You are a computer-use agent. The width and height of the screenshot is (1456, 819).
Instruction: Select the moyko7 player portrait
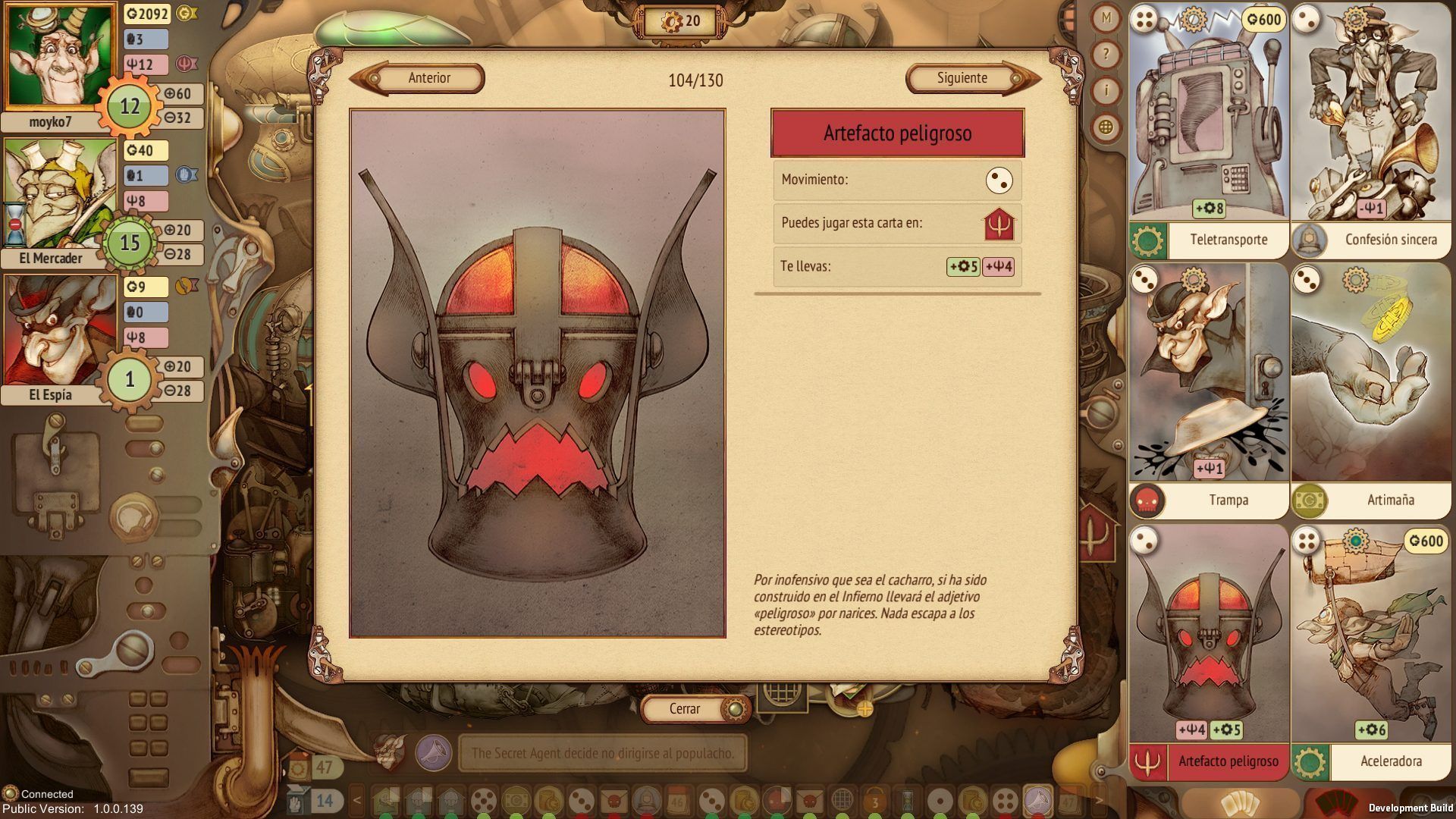(x=58, y=58)
